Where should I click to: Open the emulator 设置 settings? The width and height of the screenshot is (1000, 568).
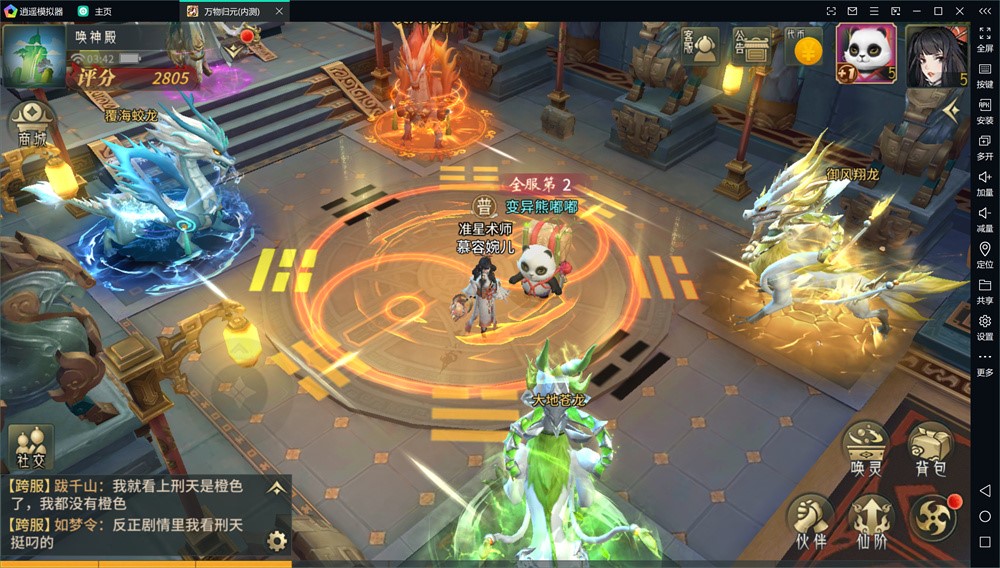pos(985,327)
